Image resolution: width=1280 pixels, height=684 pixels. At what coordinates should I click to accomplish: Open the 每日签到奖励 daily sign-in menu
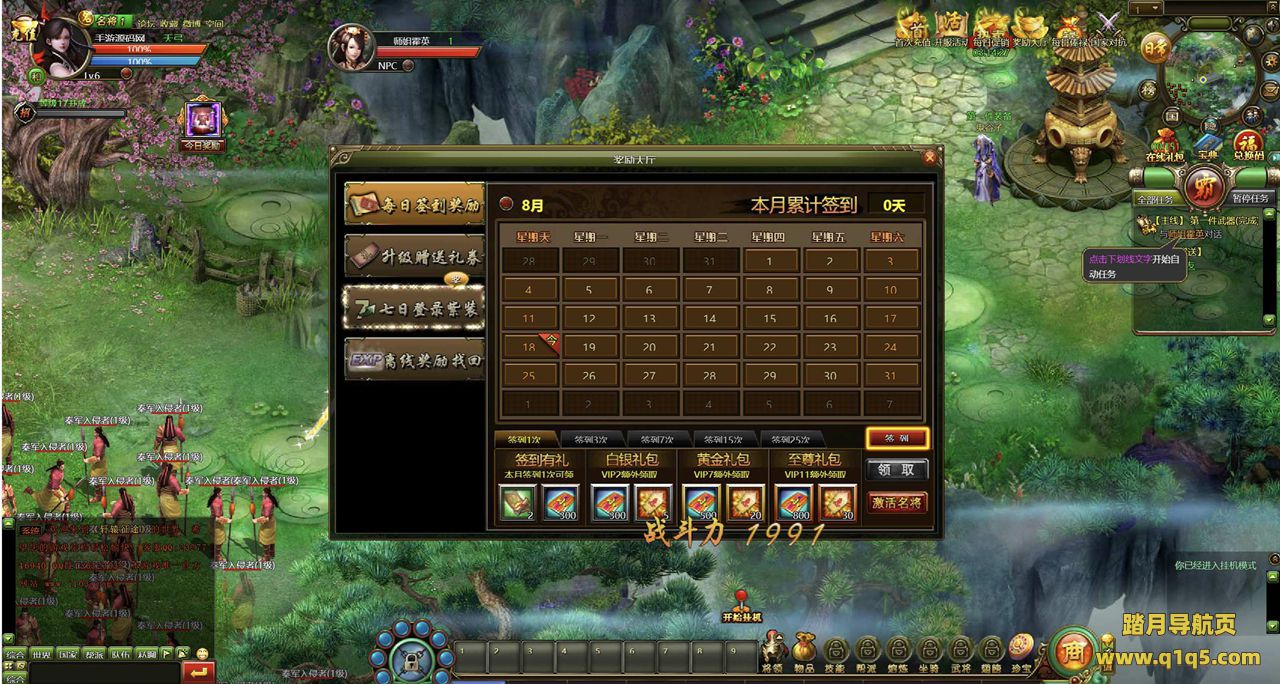click(x=414, y=204)
